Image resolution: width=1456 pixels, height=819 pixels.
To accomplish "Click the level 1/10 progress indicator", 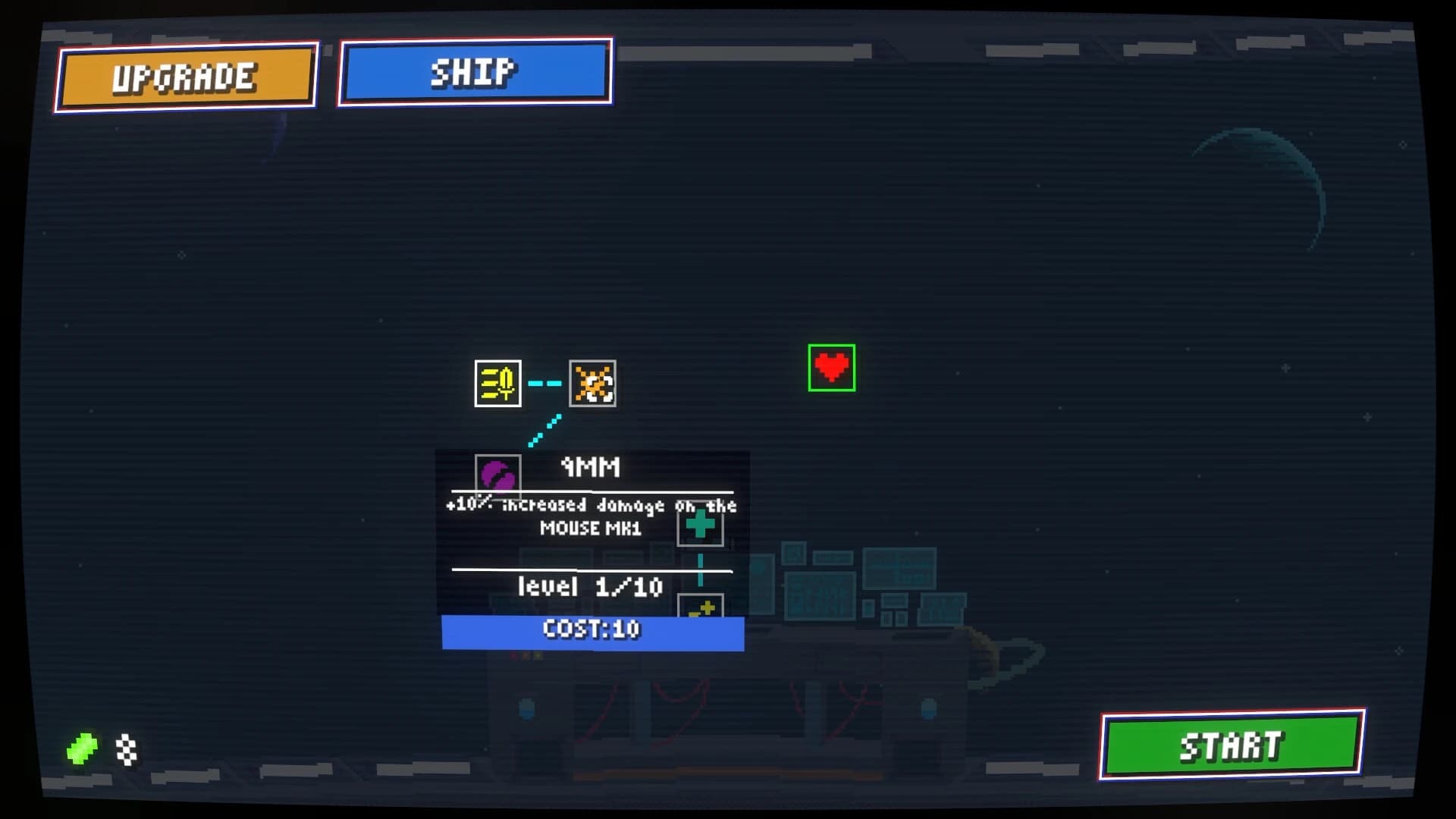I will [x=590, y=586].
